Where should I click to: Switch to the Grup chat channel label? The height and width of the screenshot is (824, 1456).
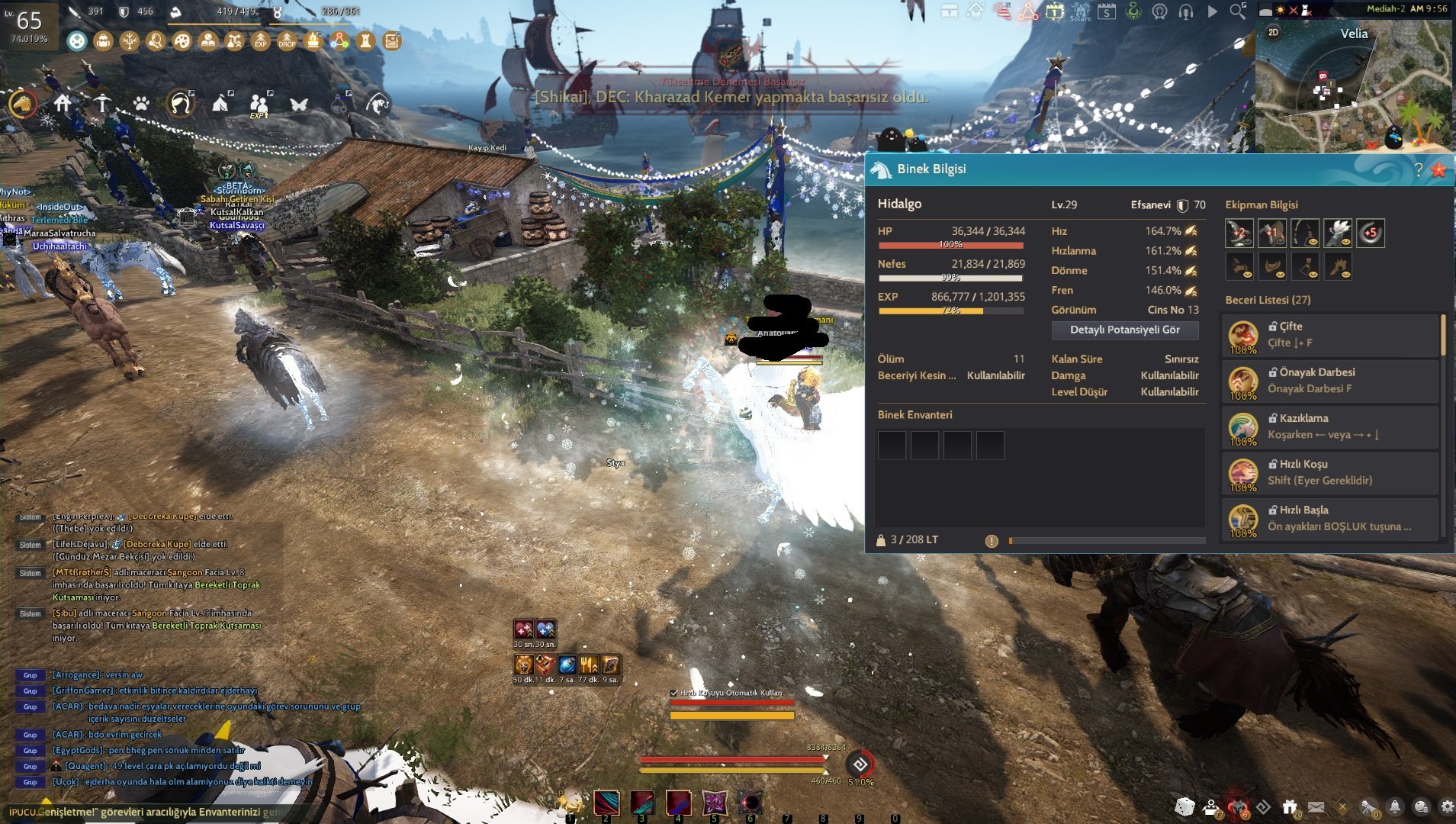29,676
